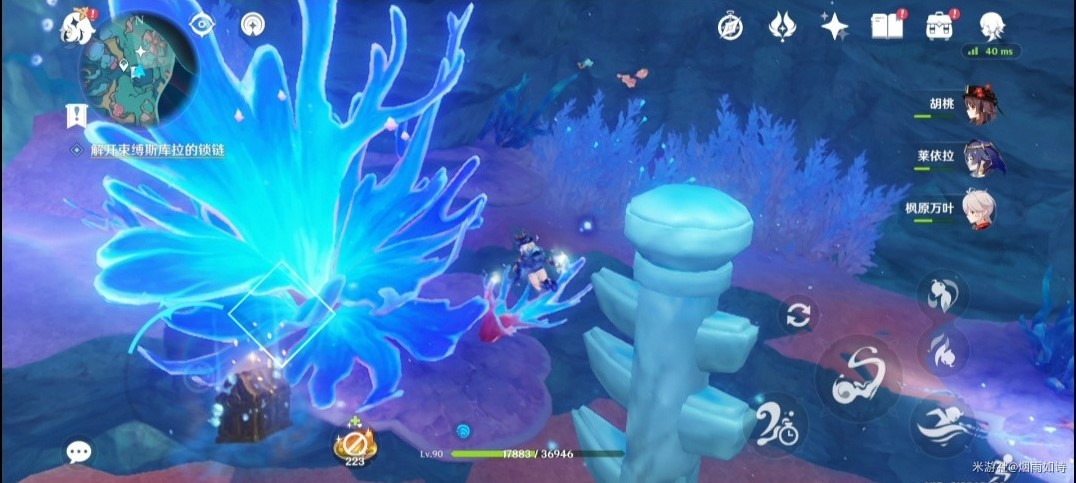Tap the concentric-ring icon beside the eye
Image resolution: width=1076 pixels, height=483 pixels.
point(254,24)
